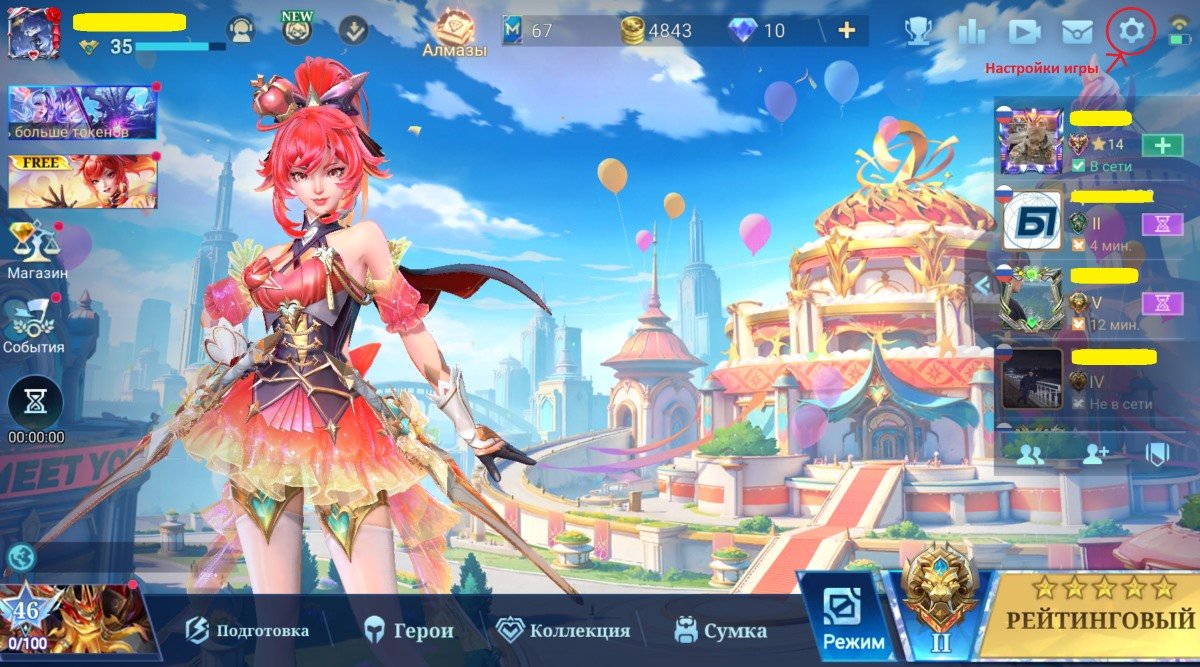Screen dimensions: 1200x667
Task: Open the больше токенов banner
Action: [x=82, y=112]
